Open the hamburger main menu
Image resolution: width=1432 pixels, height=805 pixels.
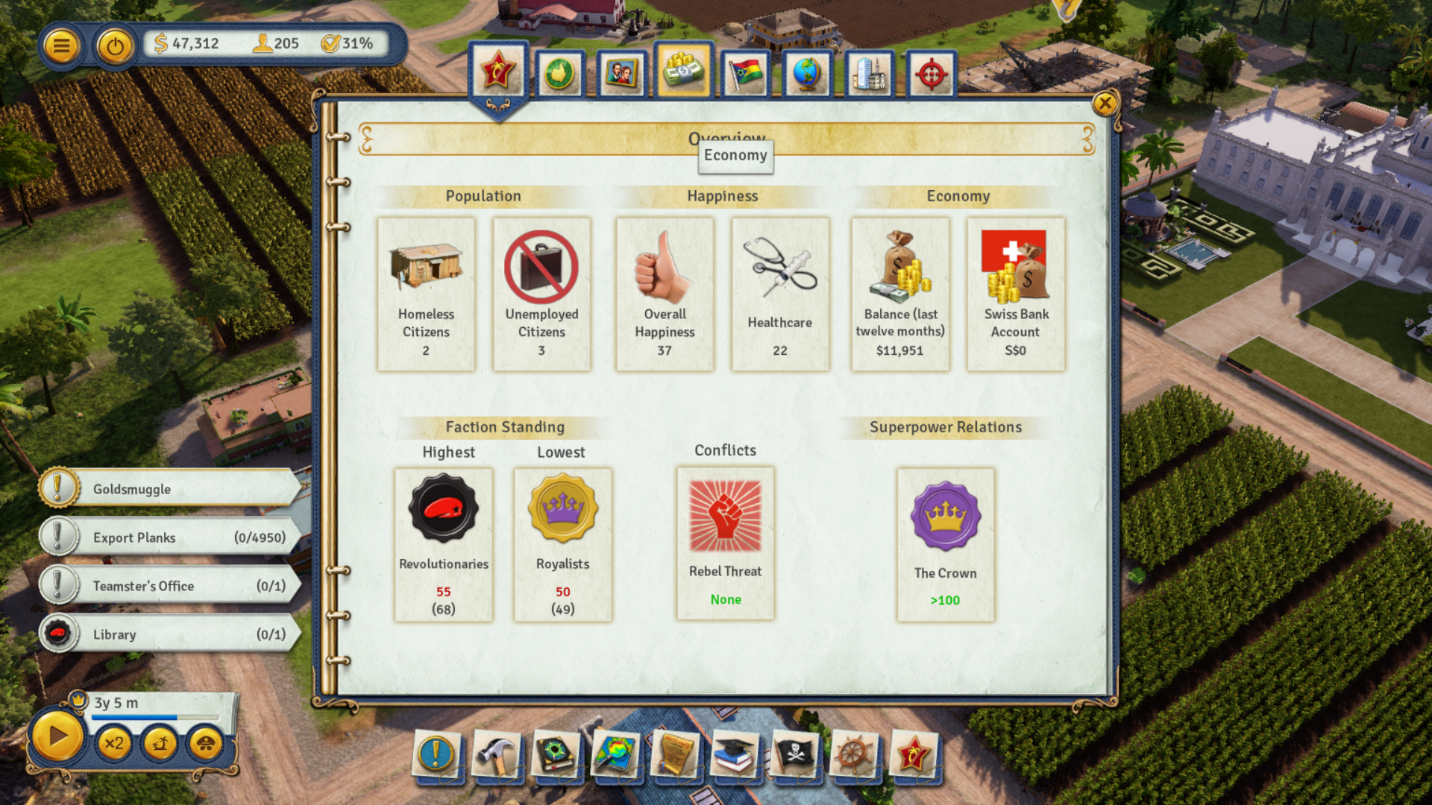(x=62, y=46)
